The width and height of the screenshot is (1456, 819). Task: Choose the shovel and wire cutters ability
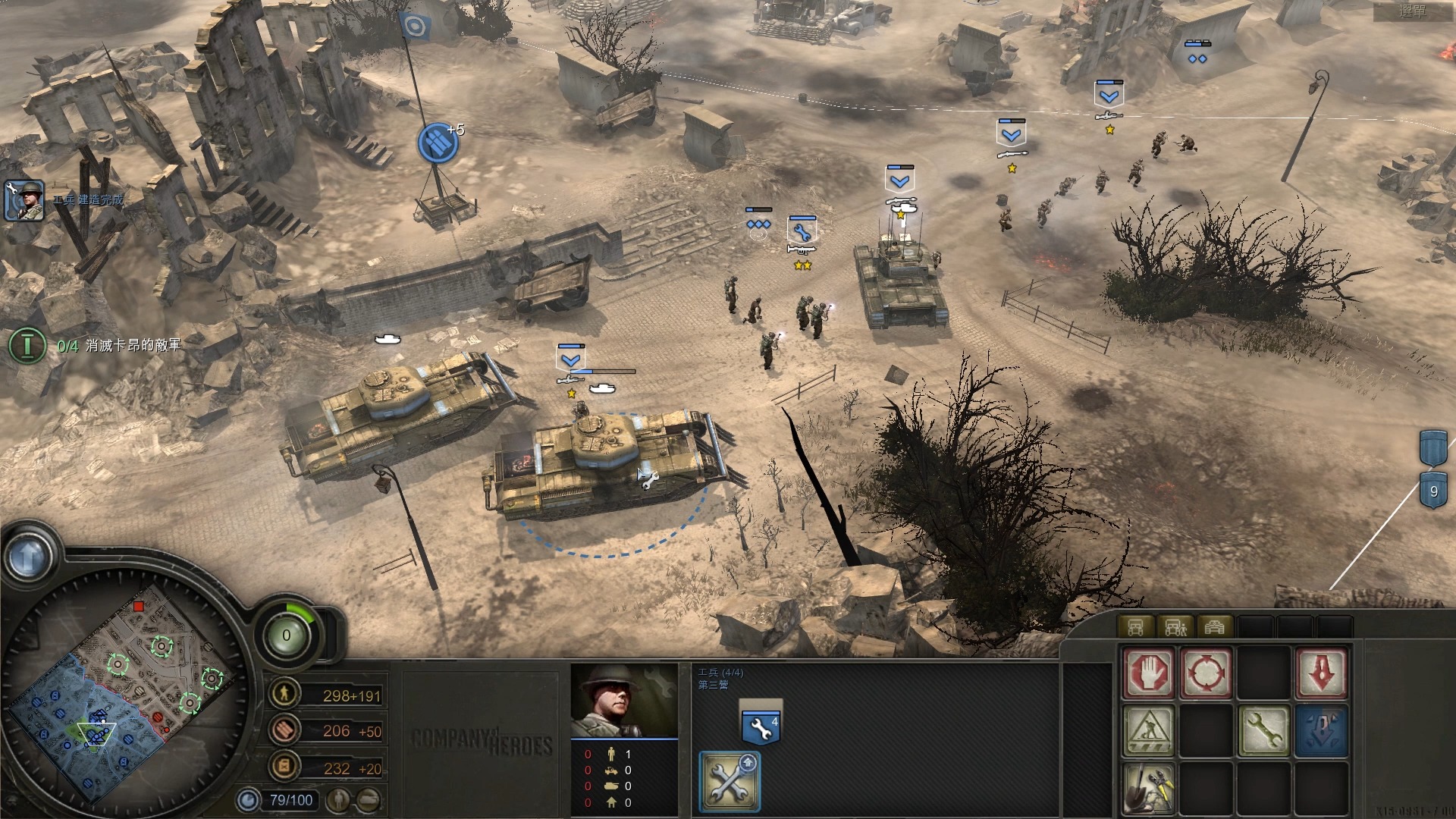(1148, 787)
